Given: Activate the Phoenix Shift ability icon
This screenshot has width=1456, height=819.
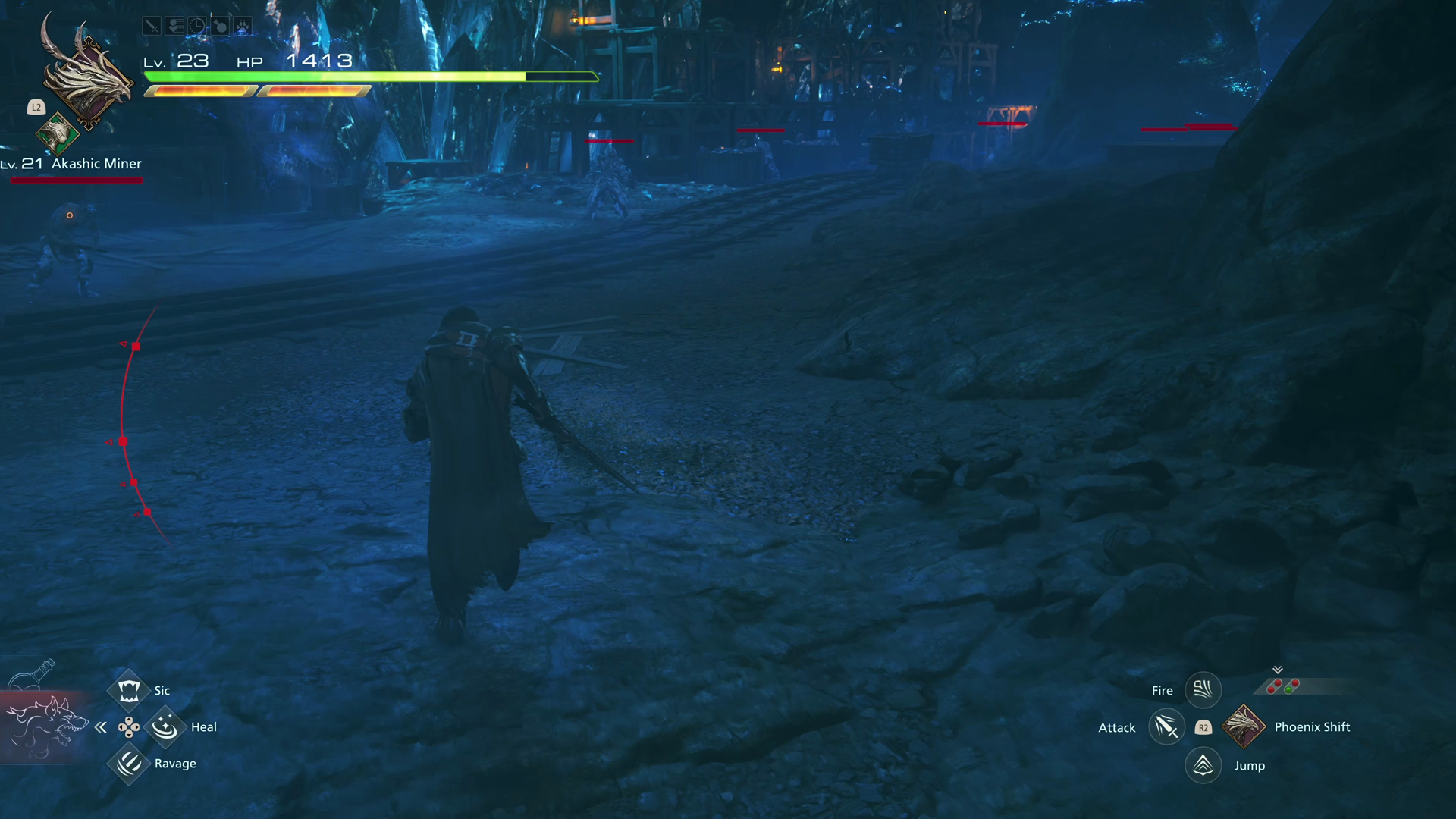Looking at the screenshot, I should pos(1244,726).
